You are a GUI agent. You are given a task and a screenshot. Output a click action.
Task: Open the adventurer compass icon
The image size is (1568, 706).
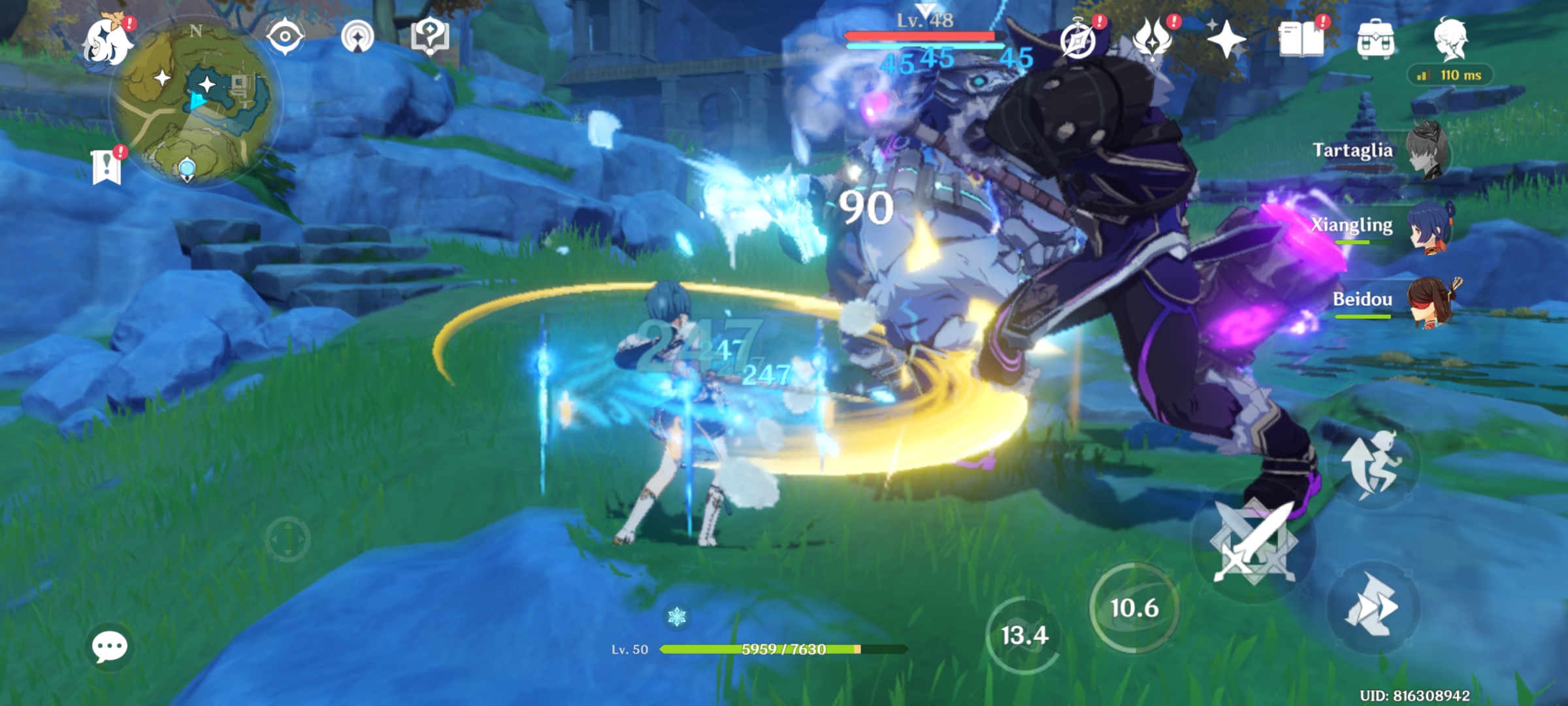pos(1079,41)
